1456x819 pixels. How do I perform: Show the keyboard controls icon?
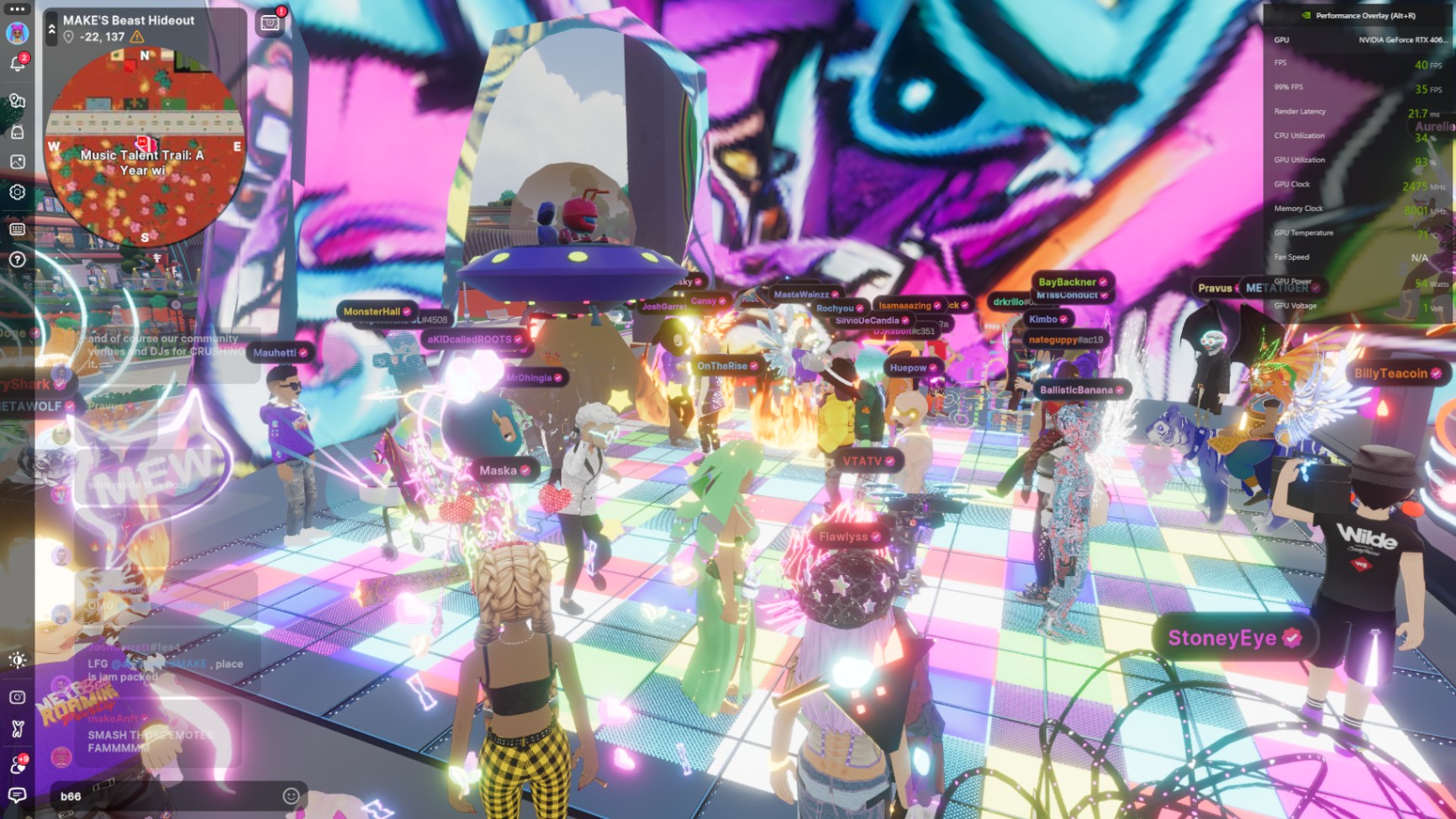pos(17,229)
